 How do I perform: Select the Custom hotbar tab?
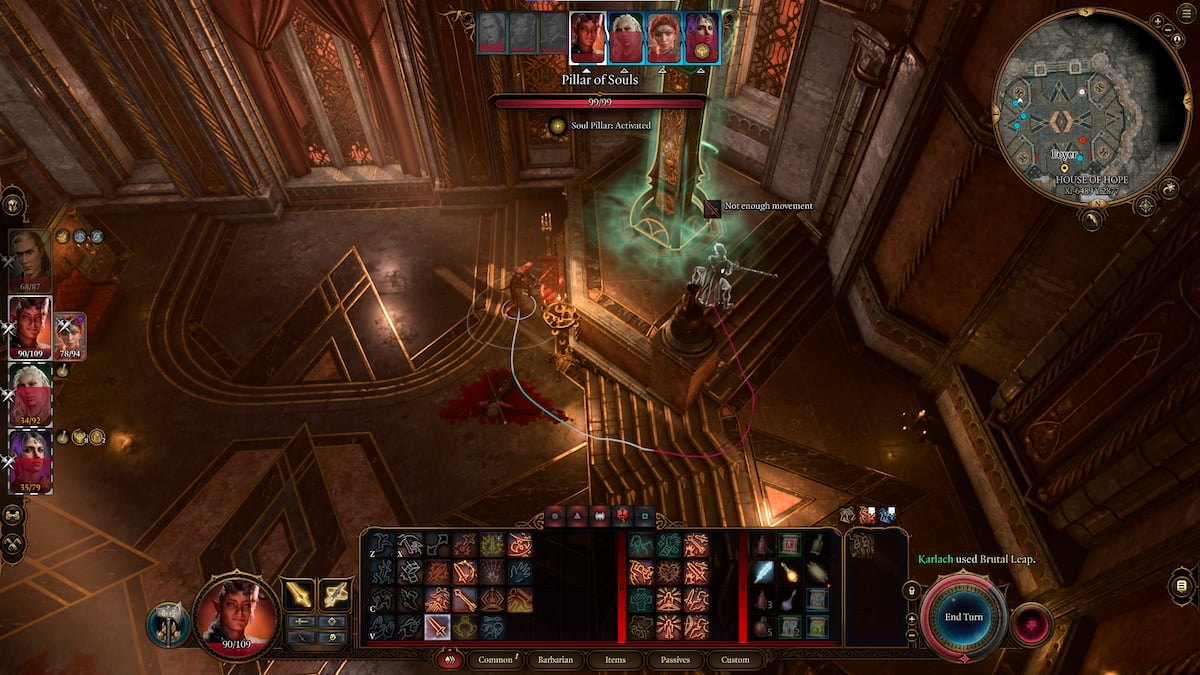734,660
